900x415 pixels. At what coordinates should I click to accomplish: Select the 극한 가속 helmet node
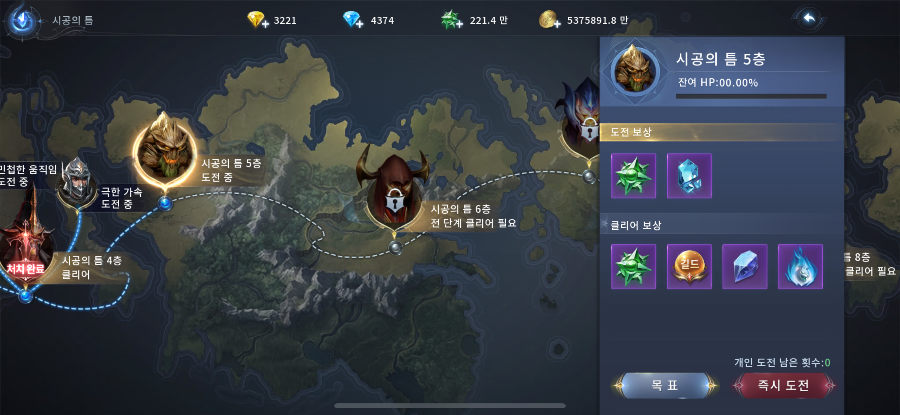(78, 182)
